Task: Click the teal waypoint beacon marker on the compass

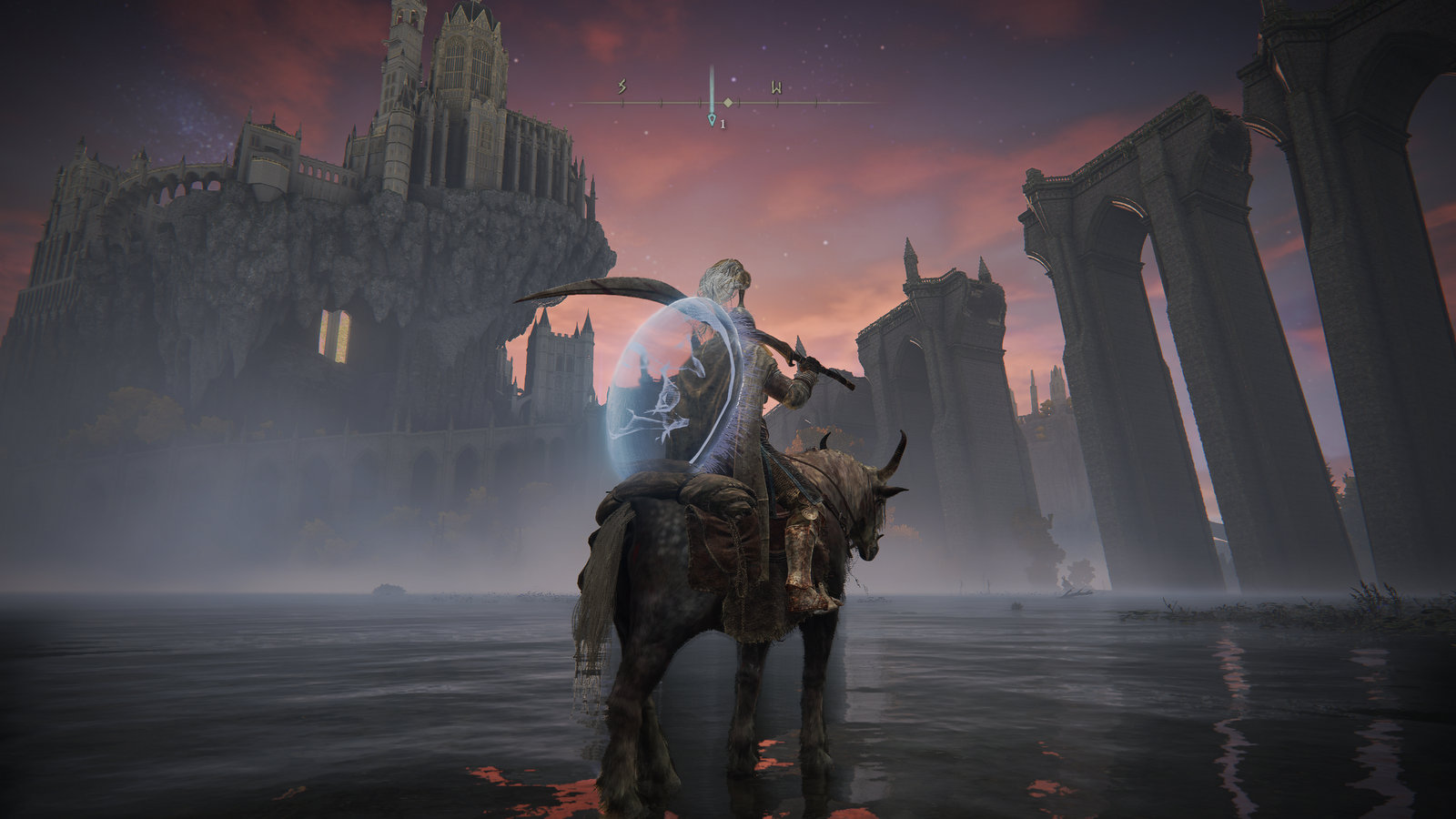Action: tap(712, 119)
